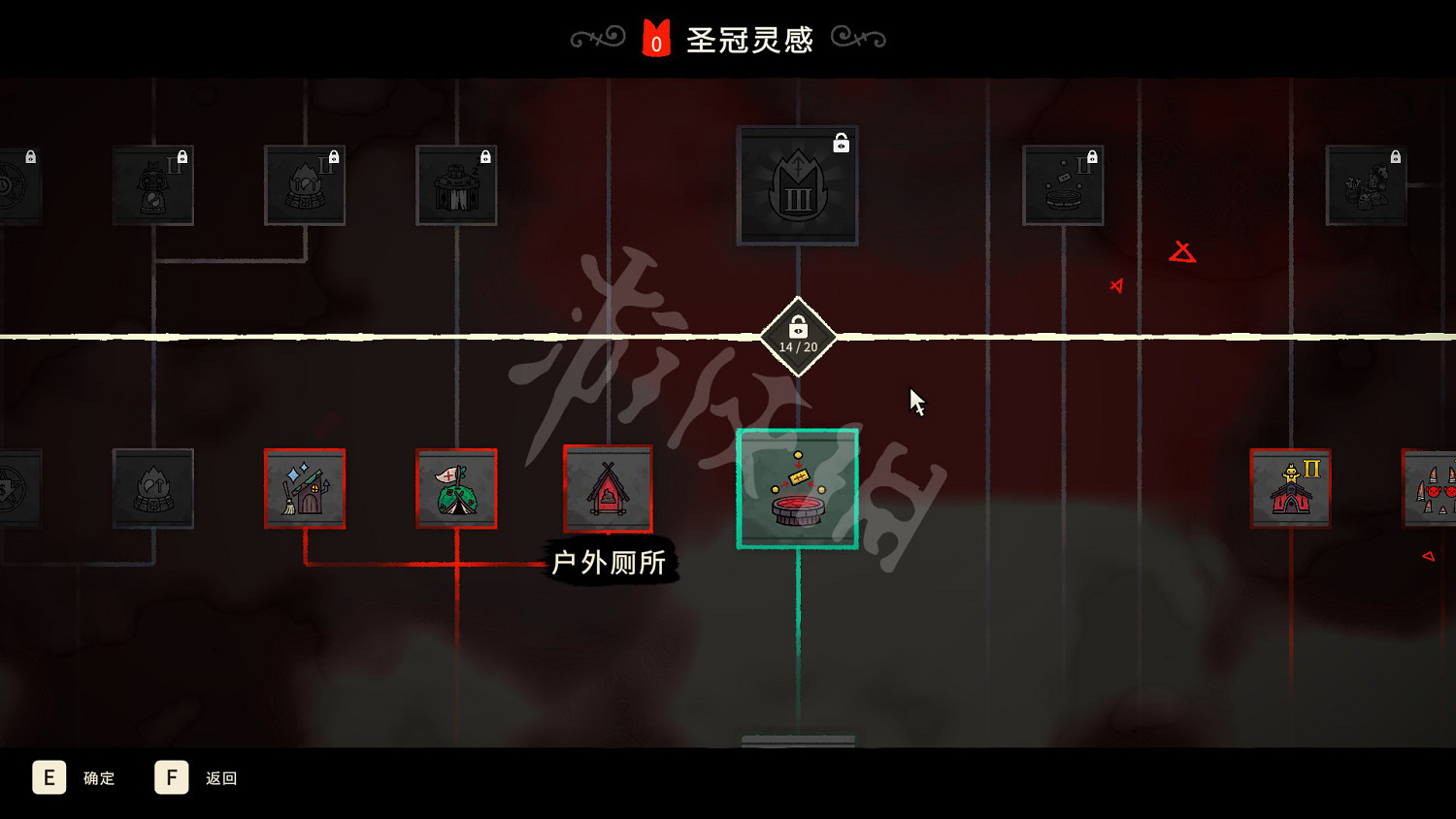Click the flame shrine upgrade node bottom left
Screen dimensions: 1456x819
(153, 490)
